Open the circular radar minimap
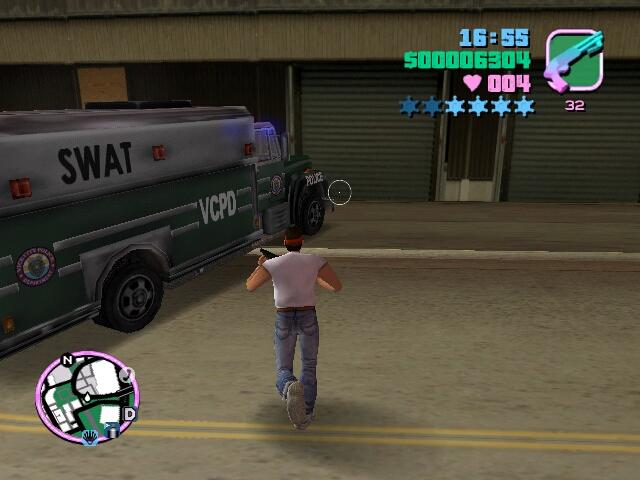This screenshot has width=640, height=480. [86, 393]
